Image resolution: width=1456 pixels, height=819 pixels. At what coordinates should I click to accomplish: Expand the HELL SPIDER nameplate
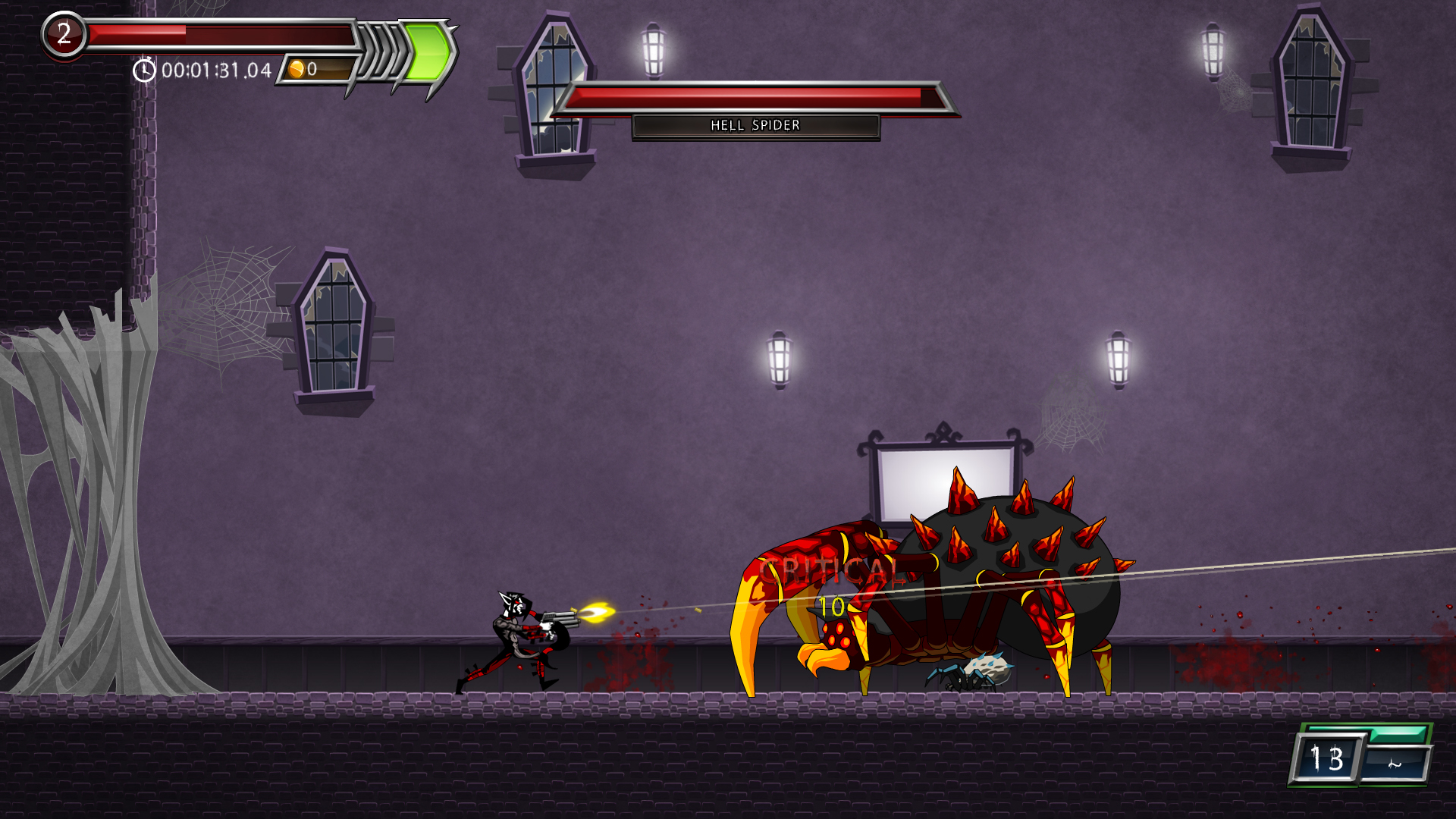coord(755,125)
